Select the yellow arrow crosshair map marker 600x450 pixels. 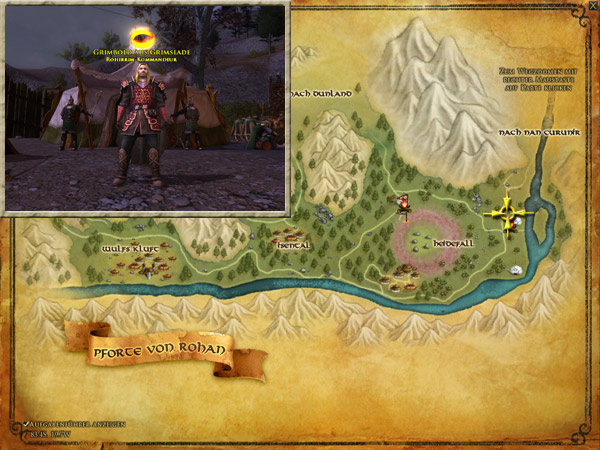508,214
